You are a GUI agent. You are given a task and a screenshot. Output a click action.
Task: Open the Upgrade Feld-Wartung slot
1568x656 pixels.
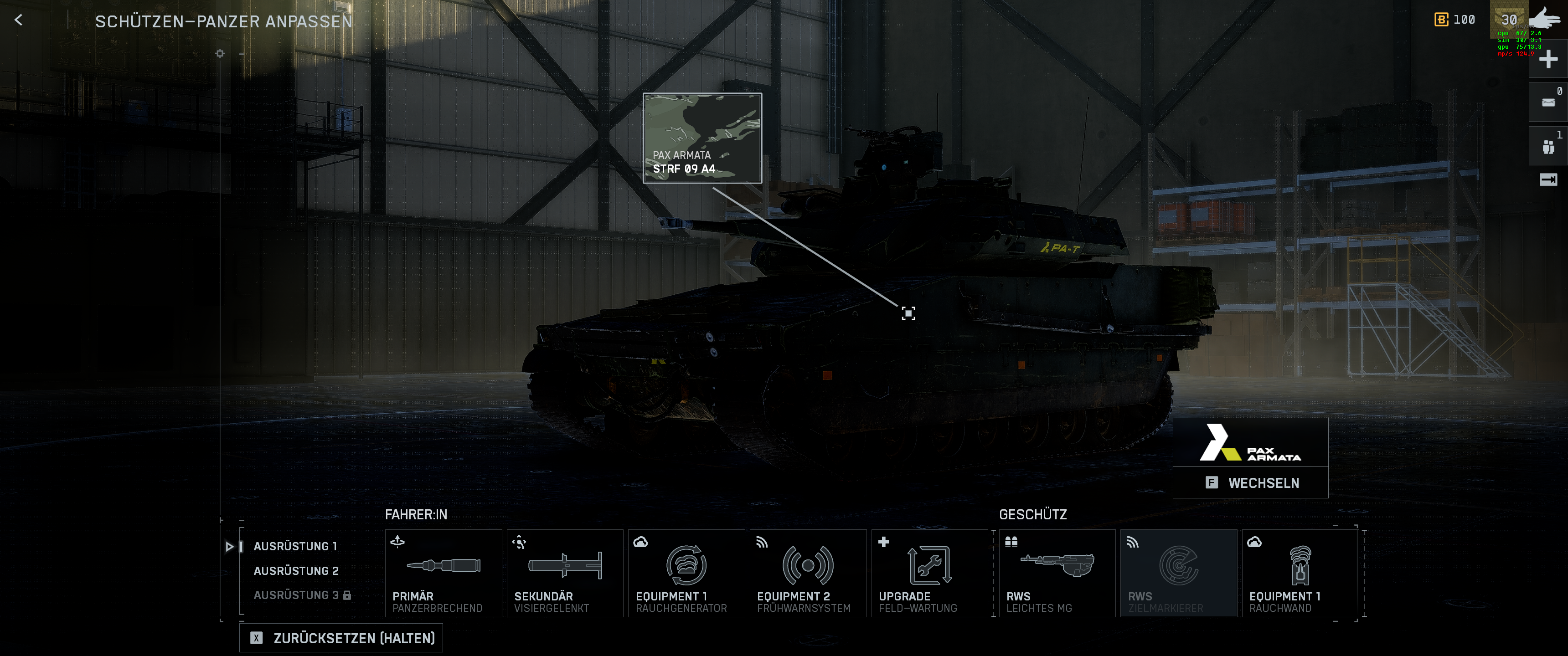coord(929,573)
